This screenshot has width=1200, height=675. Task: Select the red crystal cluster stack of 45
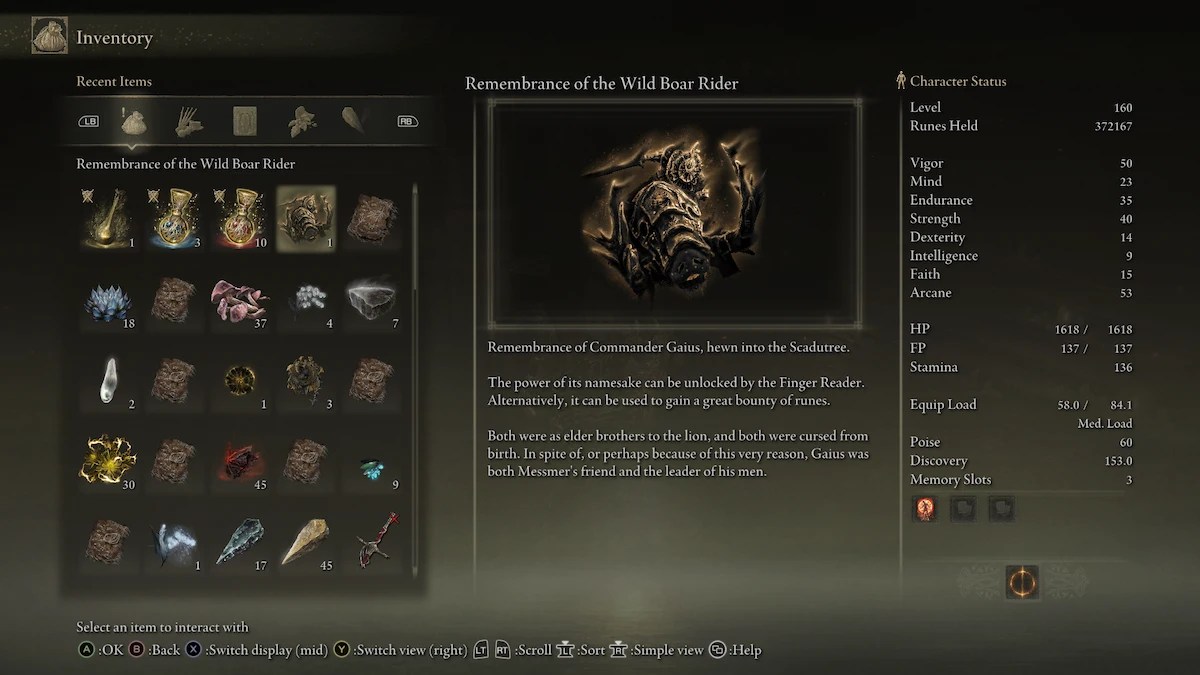239,460
